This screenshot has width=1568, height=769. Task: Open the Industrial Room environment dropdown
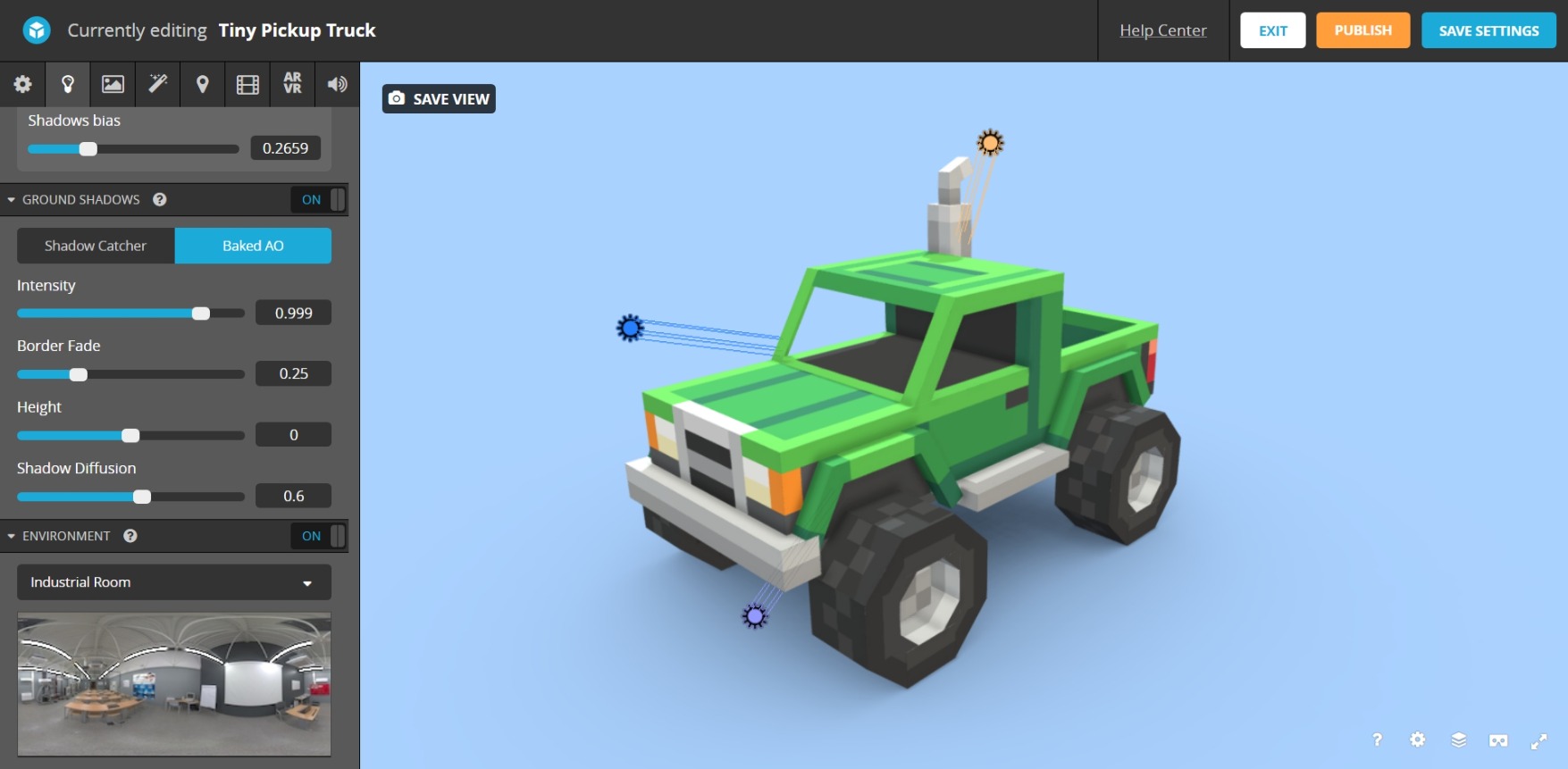(x=173, y=582)
